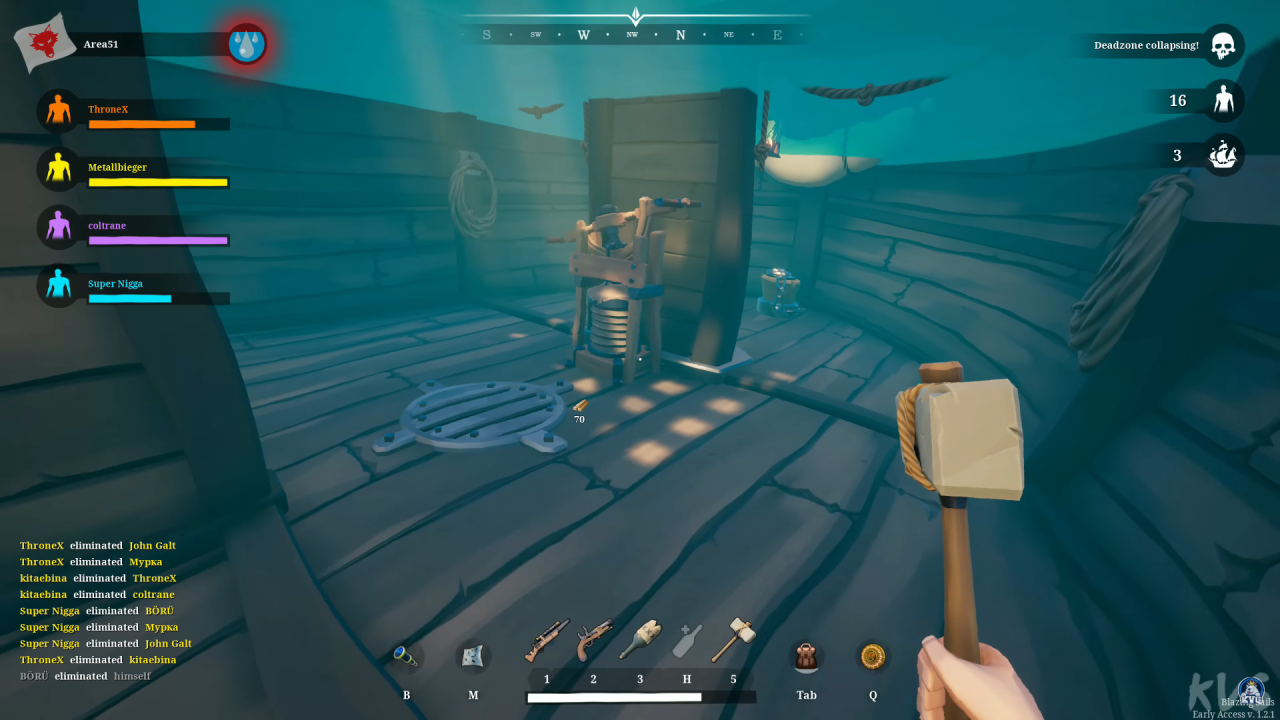This screenshot has width=1280, height=720.
Task: Click the remaining players counter showing 16
Action: pyautogui.click(x=1177, y=100)
